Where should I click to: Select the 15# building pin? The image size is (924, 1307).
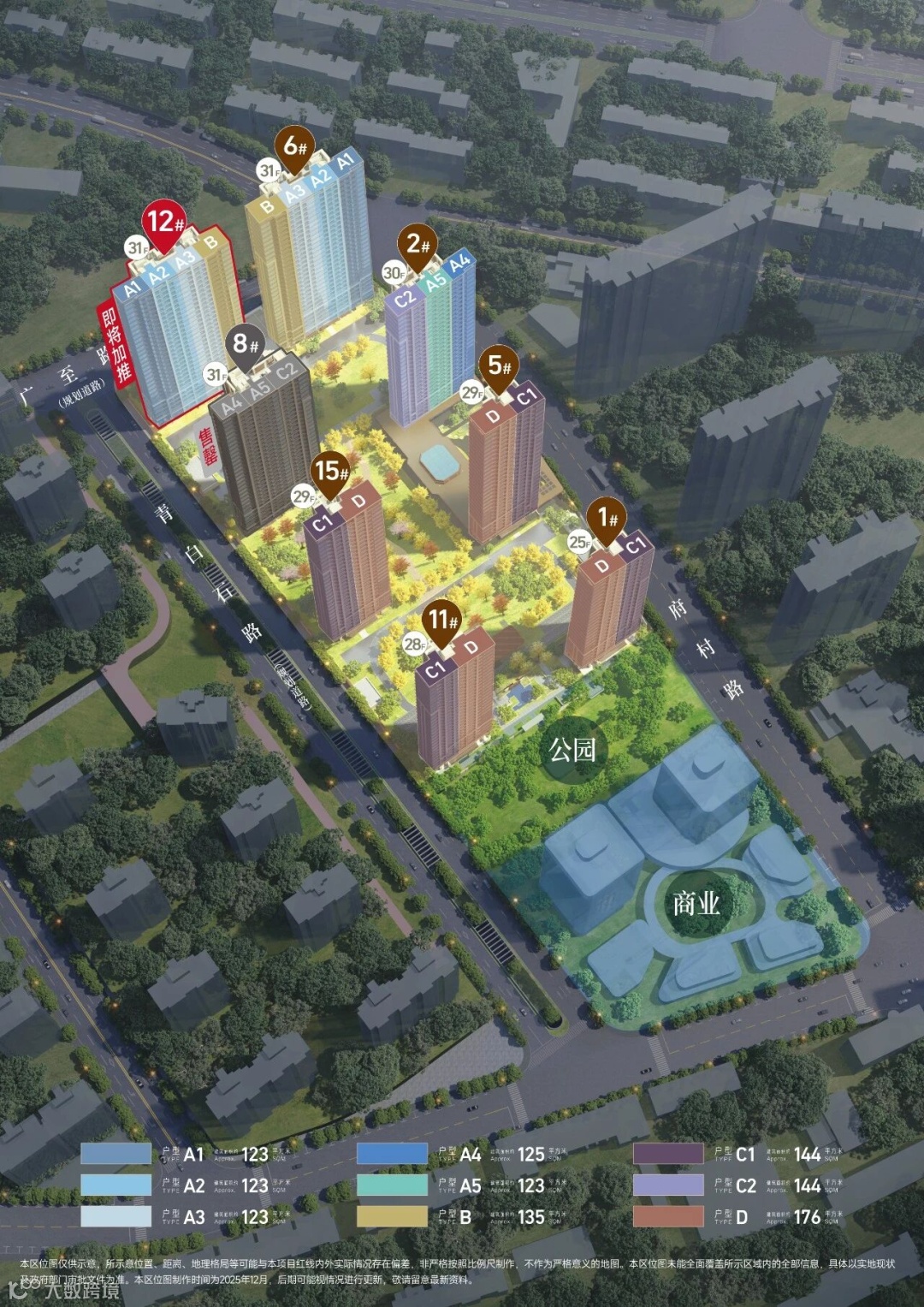pos(331,472)
